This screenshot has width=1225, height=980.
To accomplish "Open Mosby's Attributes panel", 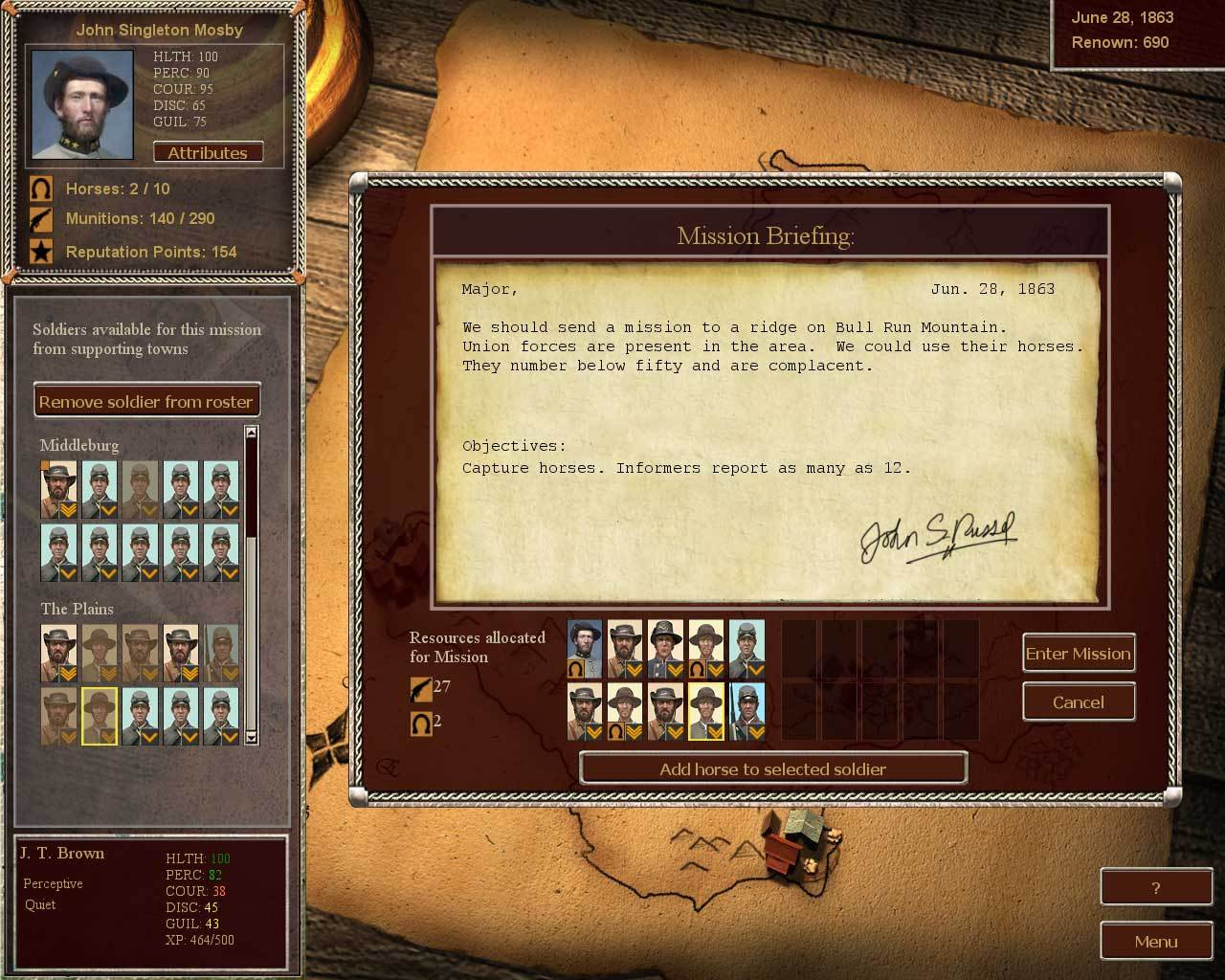I will pos(208,153).
